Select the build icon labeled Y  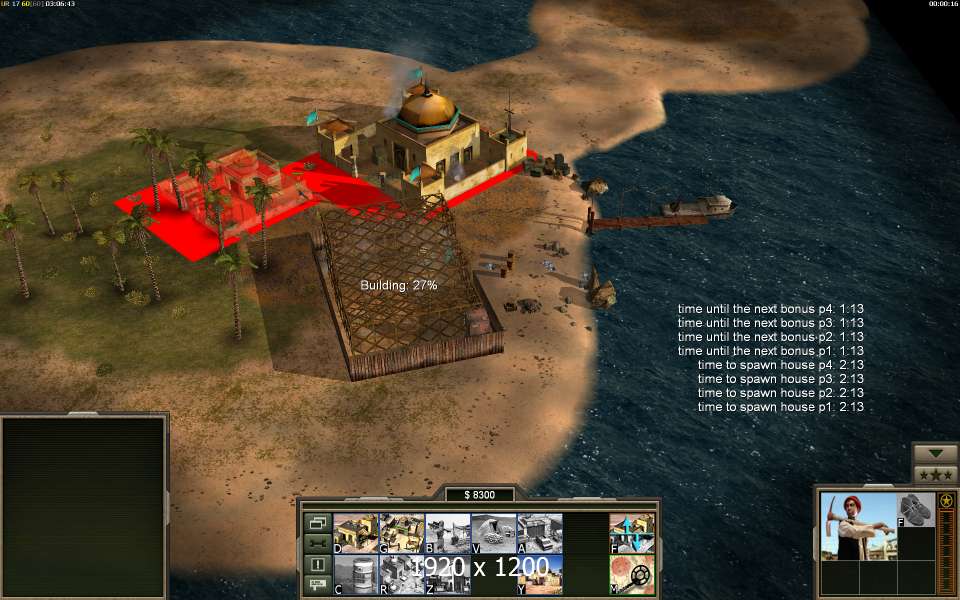click(539, 575)
